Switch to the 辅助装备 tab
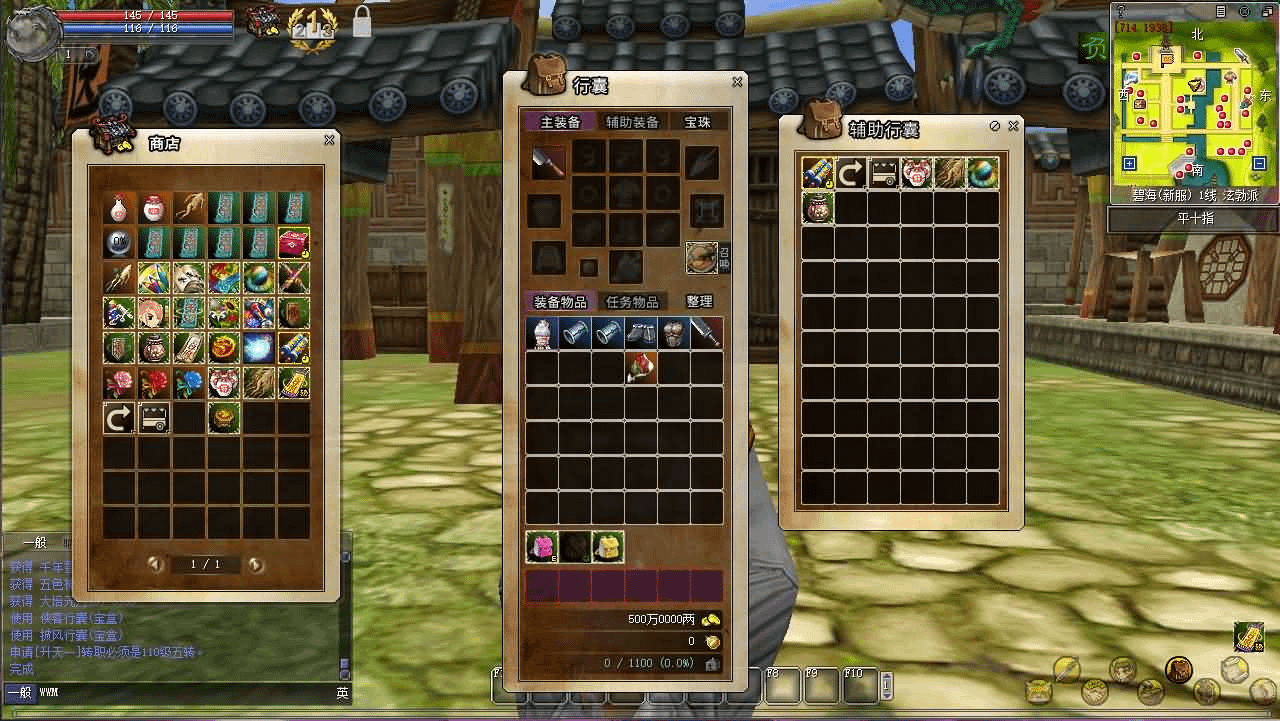This screenshot has width=1280, height=721. click(x=632, y=122)
